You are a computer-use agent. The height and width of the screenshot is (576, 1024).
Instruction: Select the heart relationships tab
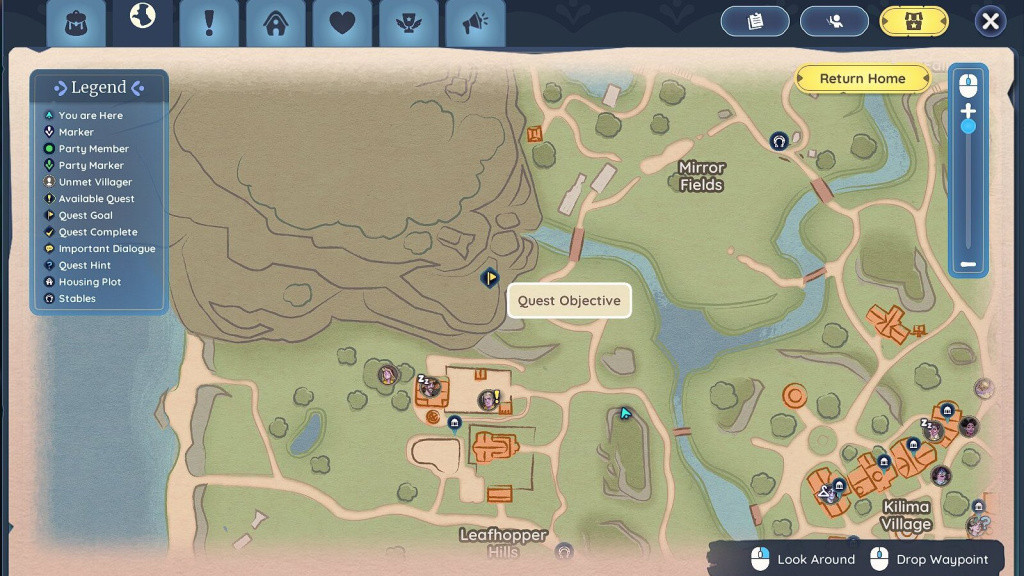click(342, 23)
